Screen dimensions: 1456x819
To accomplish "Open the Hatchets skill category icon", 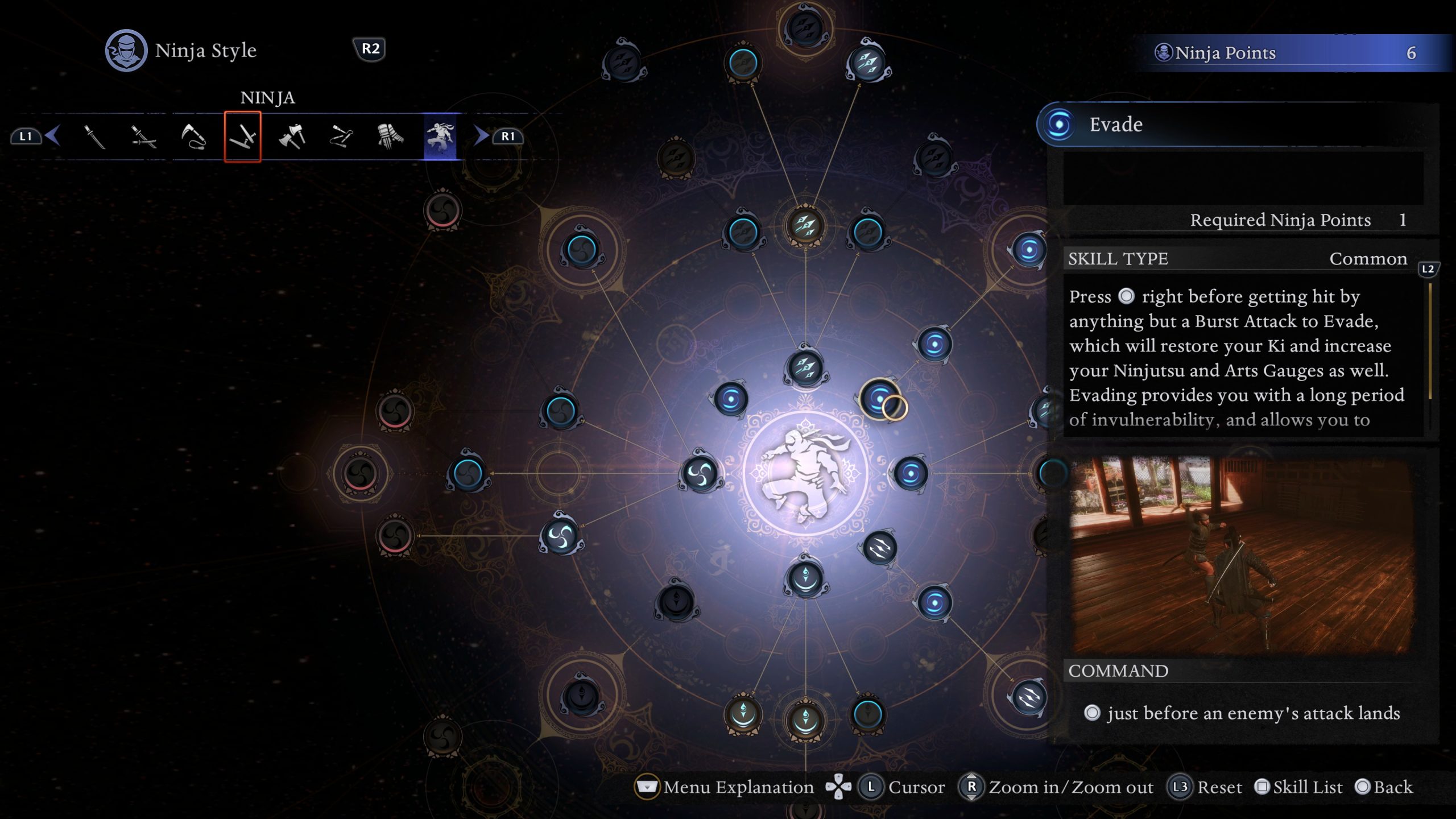I will point(291,136).
